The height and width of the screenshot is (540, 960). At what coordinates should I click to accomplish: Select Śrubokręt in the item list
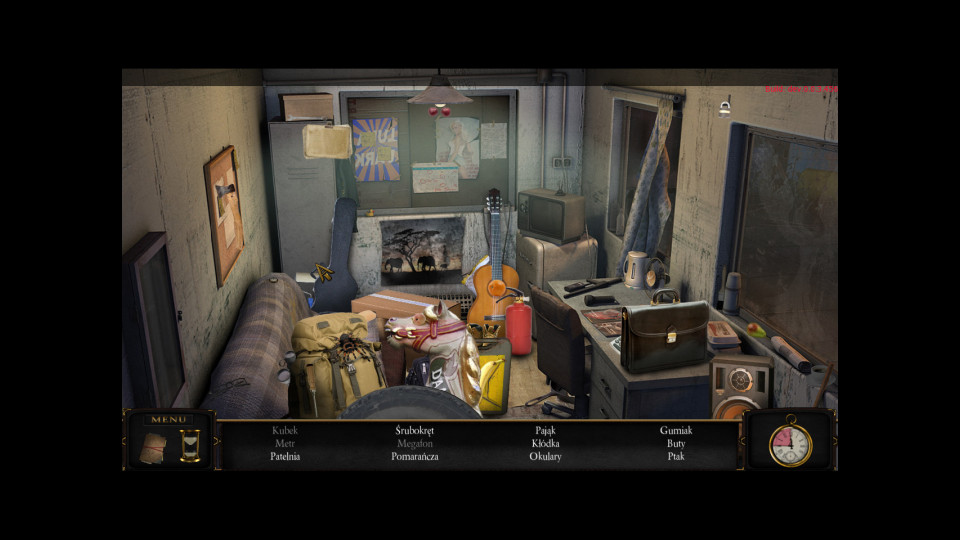(414, 431)
